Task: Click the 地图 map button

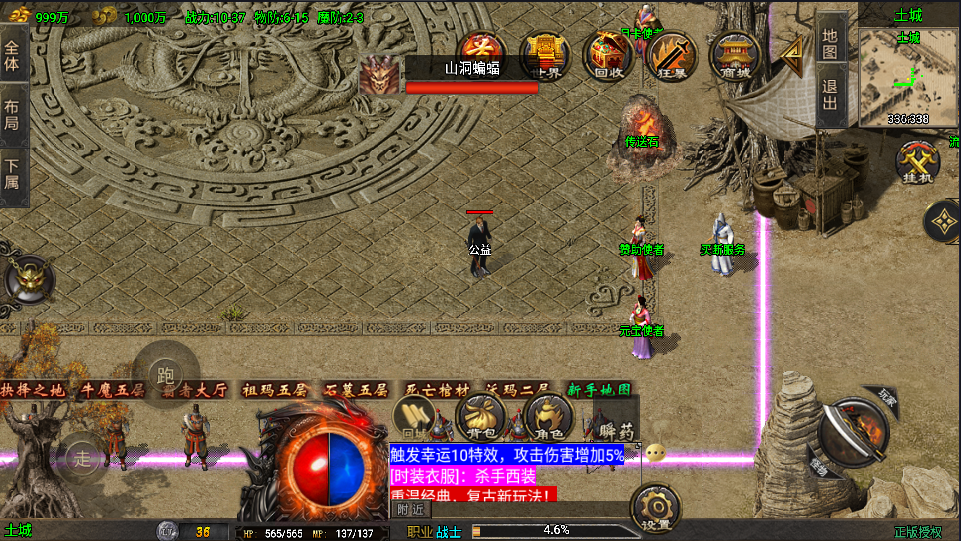Action: [x=830, y=40]
